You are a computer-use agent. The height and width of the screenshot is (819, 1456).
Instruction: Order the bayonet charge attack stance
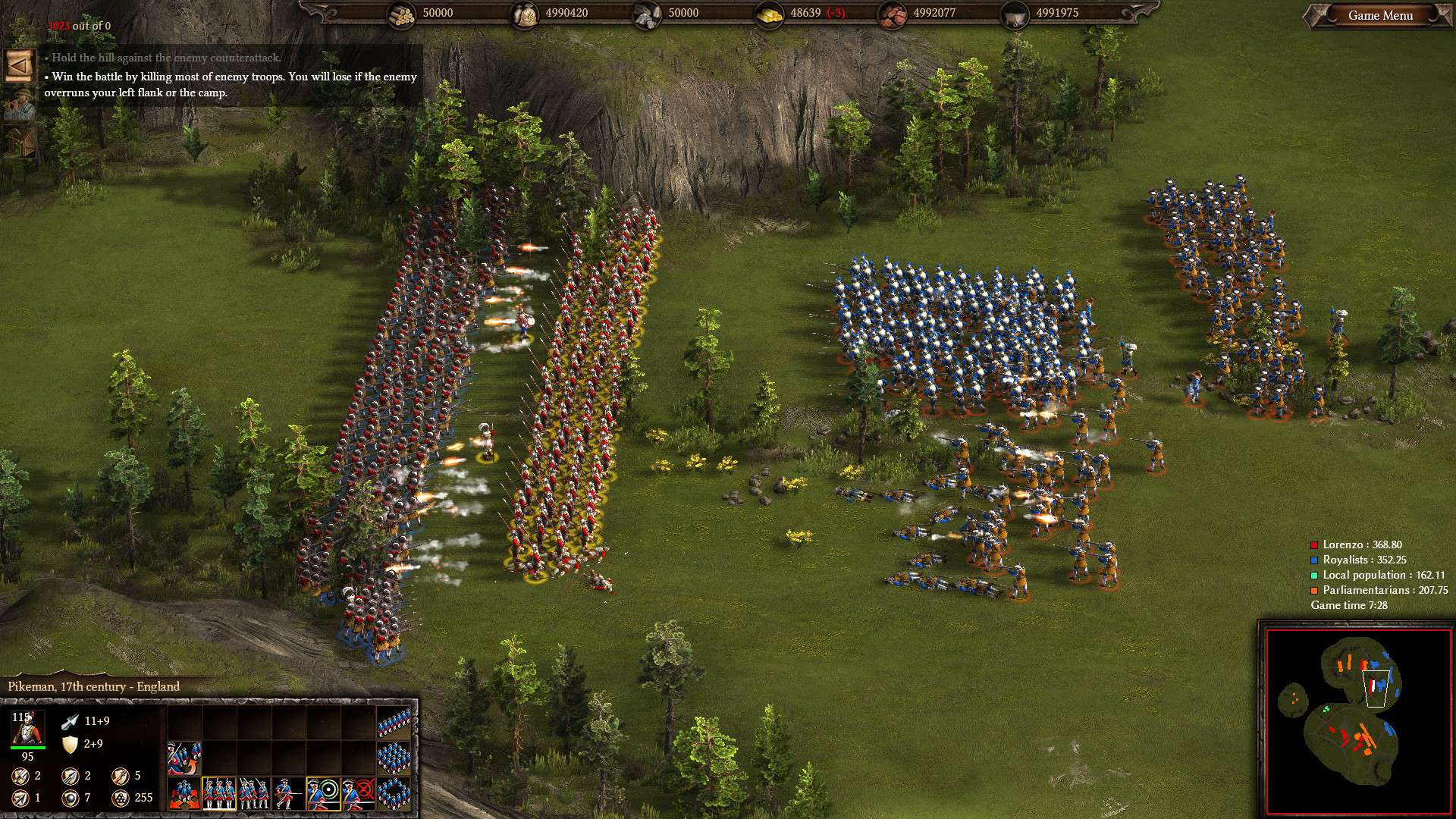289,793
